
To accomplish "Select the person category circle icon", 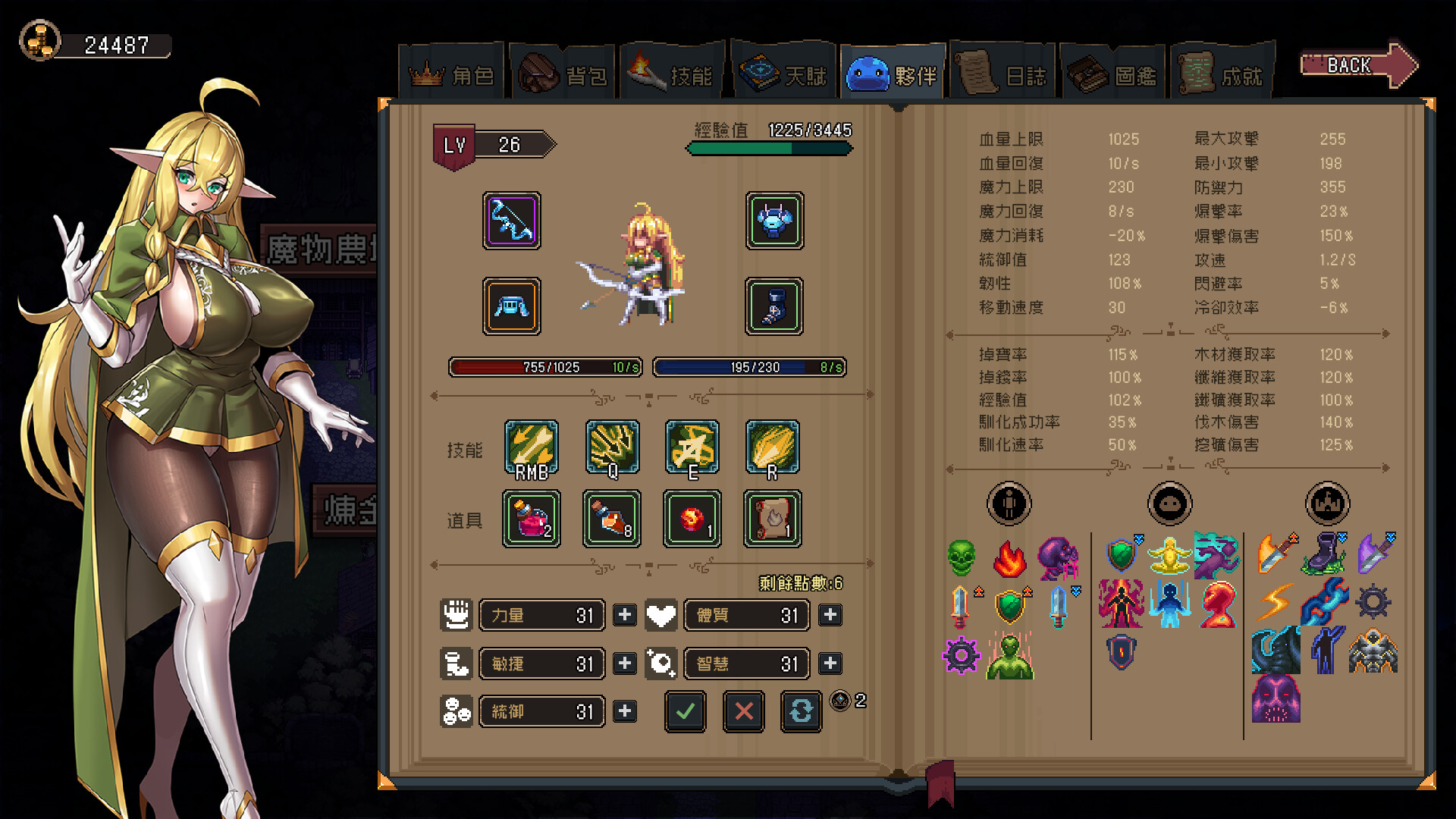I will (1009, 503).
